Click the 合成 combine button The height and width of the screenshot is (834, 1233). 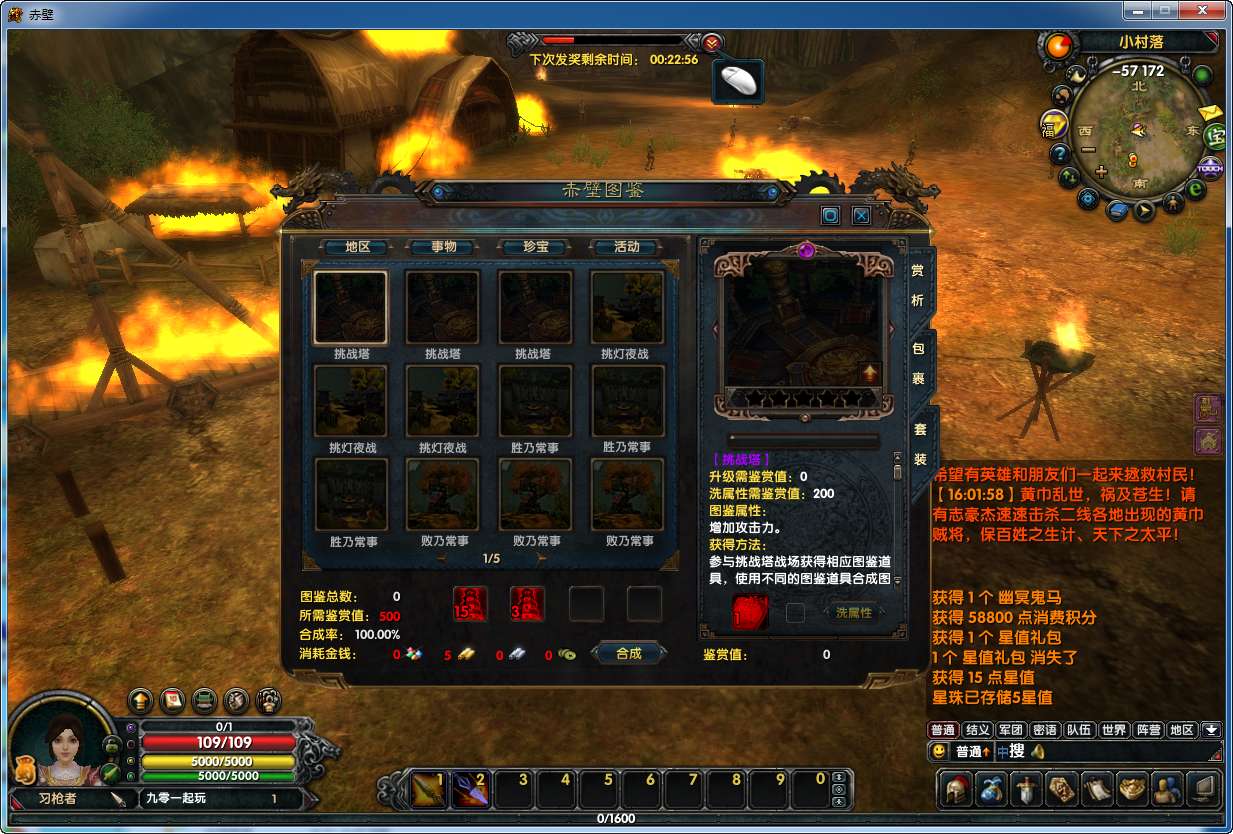pyautogui.click(x=628, y=653)
